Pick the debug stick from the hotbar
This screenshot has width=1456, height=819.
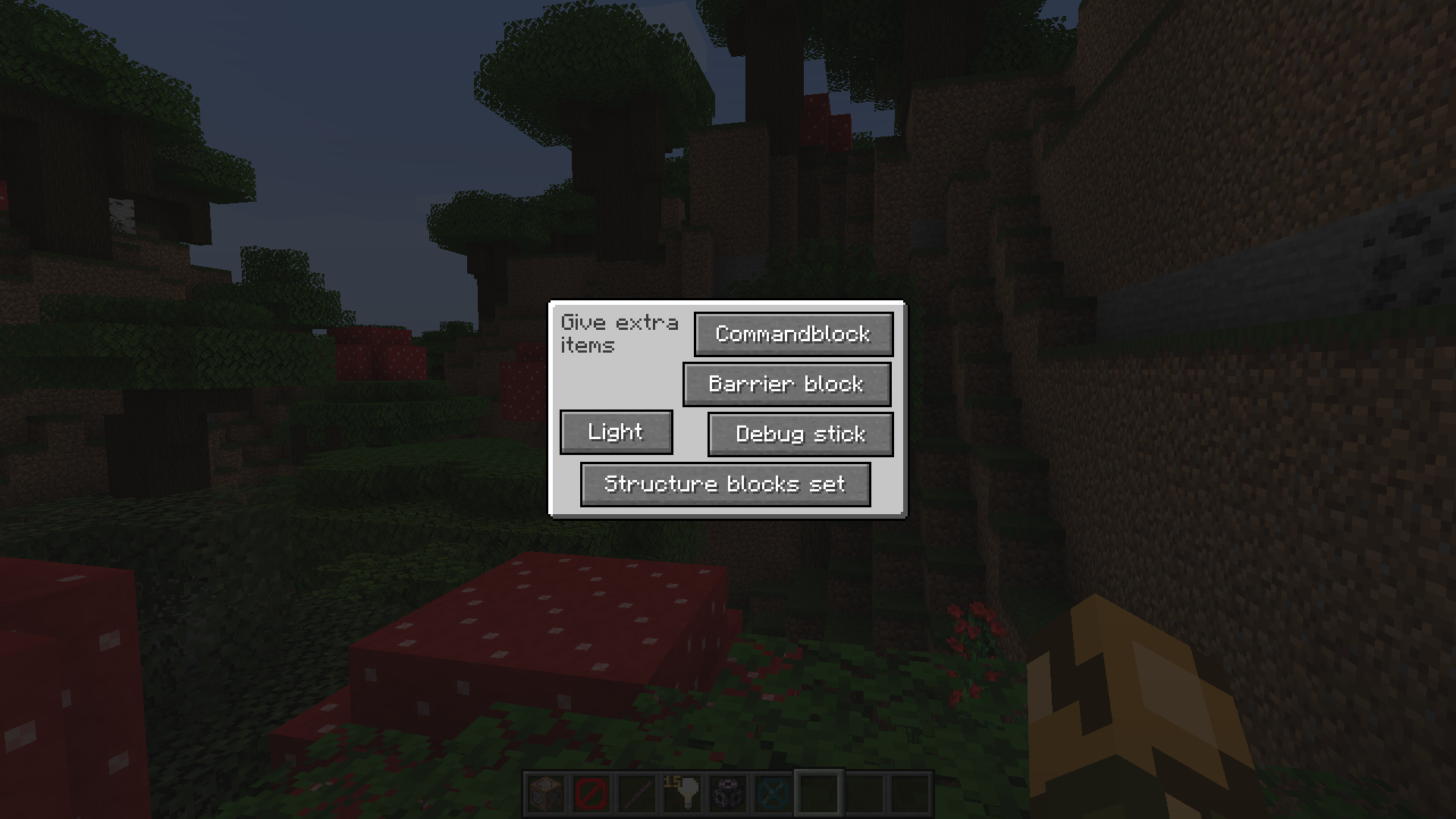click(636, 794)
